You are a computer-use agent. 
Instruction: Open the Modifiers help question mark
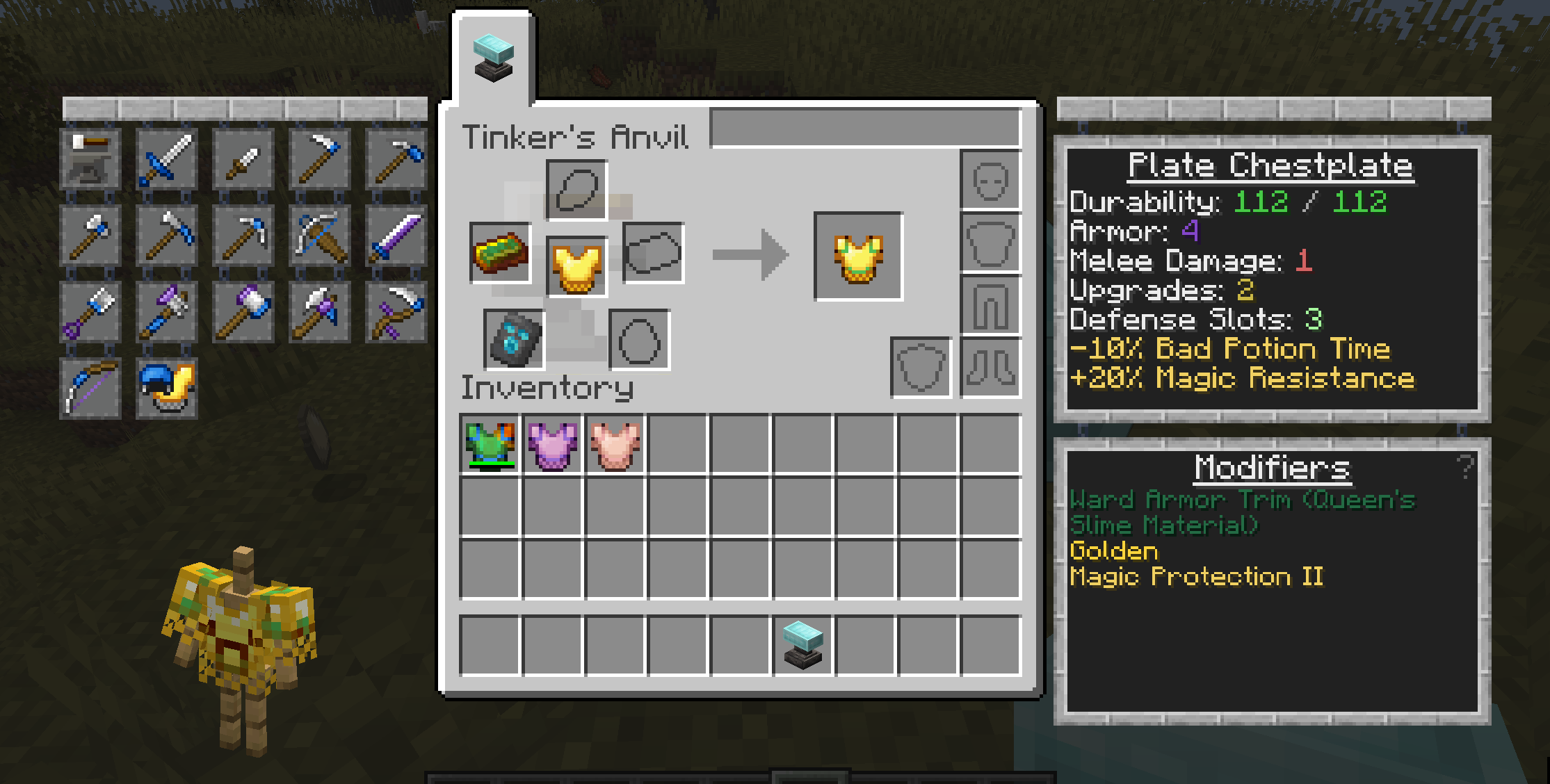point(1465,467)
